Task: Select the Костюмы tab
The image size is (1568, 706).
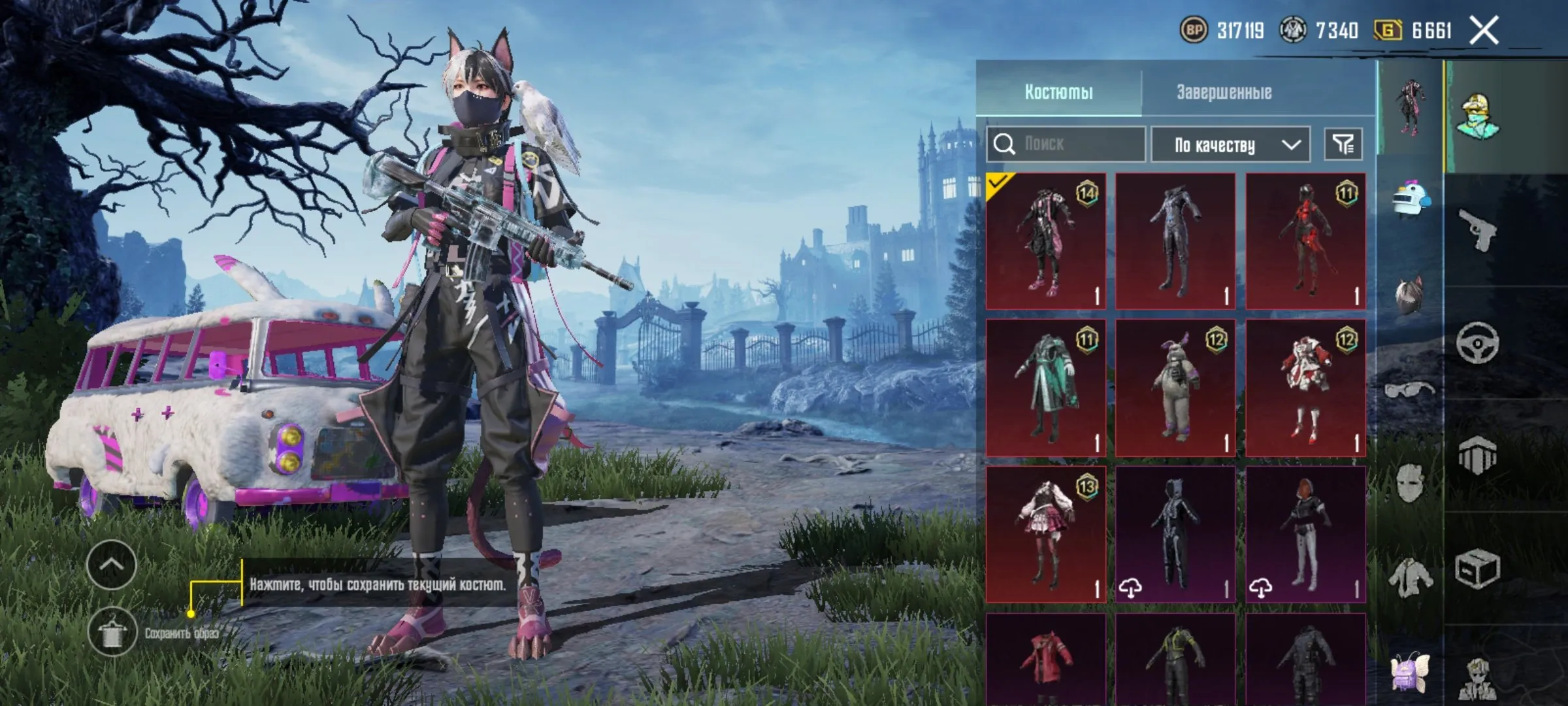Action: click(x=1058, y=90)
